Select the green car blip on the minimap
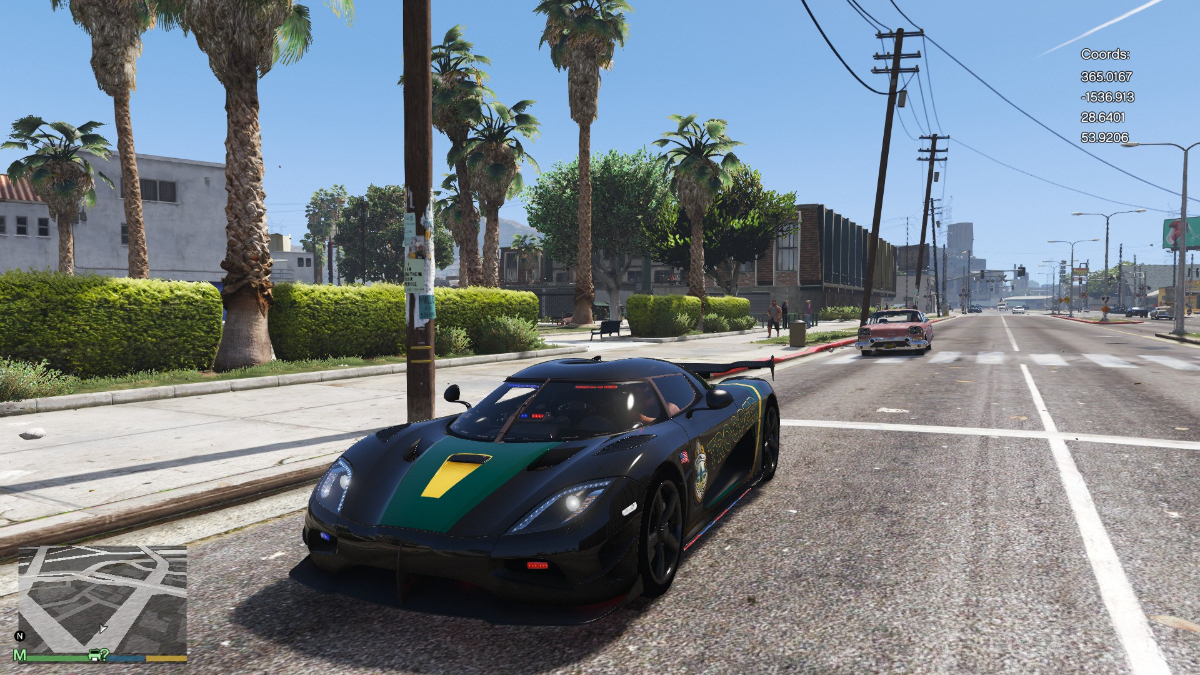Viewport: 1200px width, 675px height. point(94,655)
